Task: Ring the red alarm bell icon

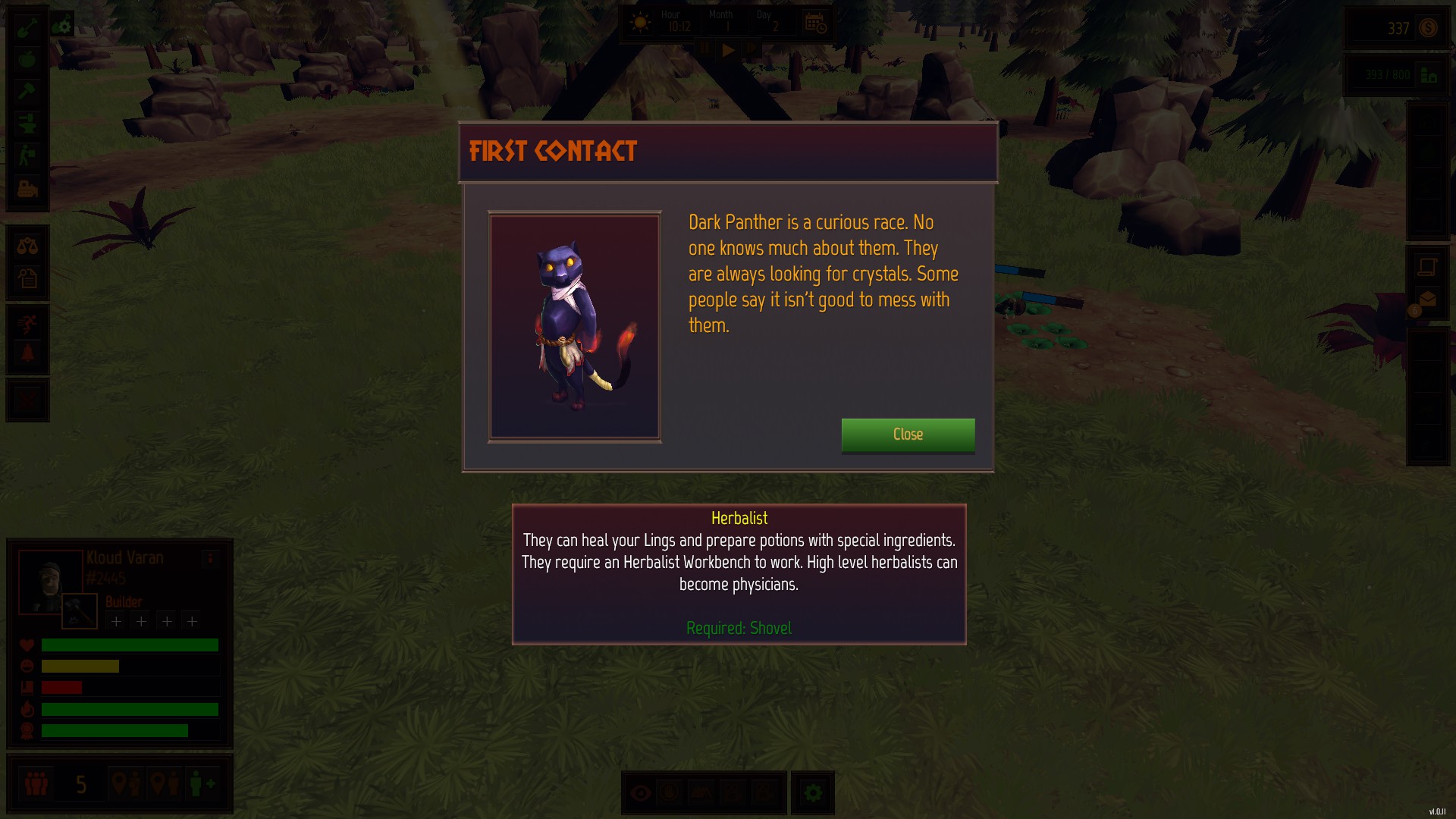Action: pyautogui.click(x=27, y=353)
